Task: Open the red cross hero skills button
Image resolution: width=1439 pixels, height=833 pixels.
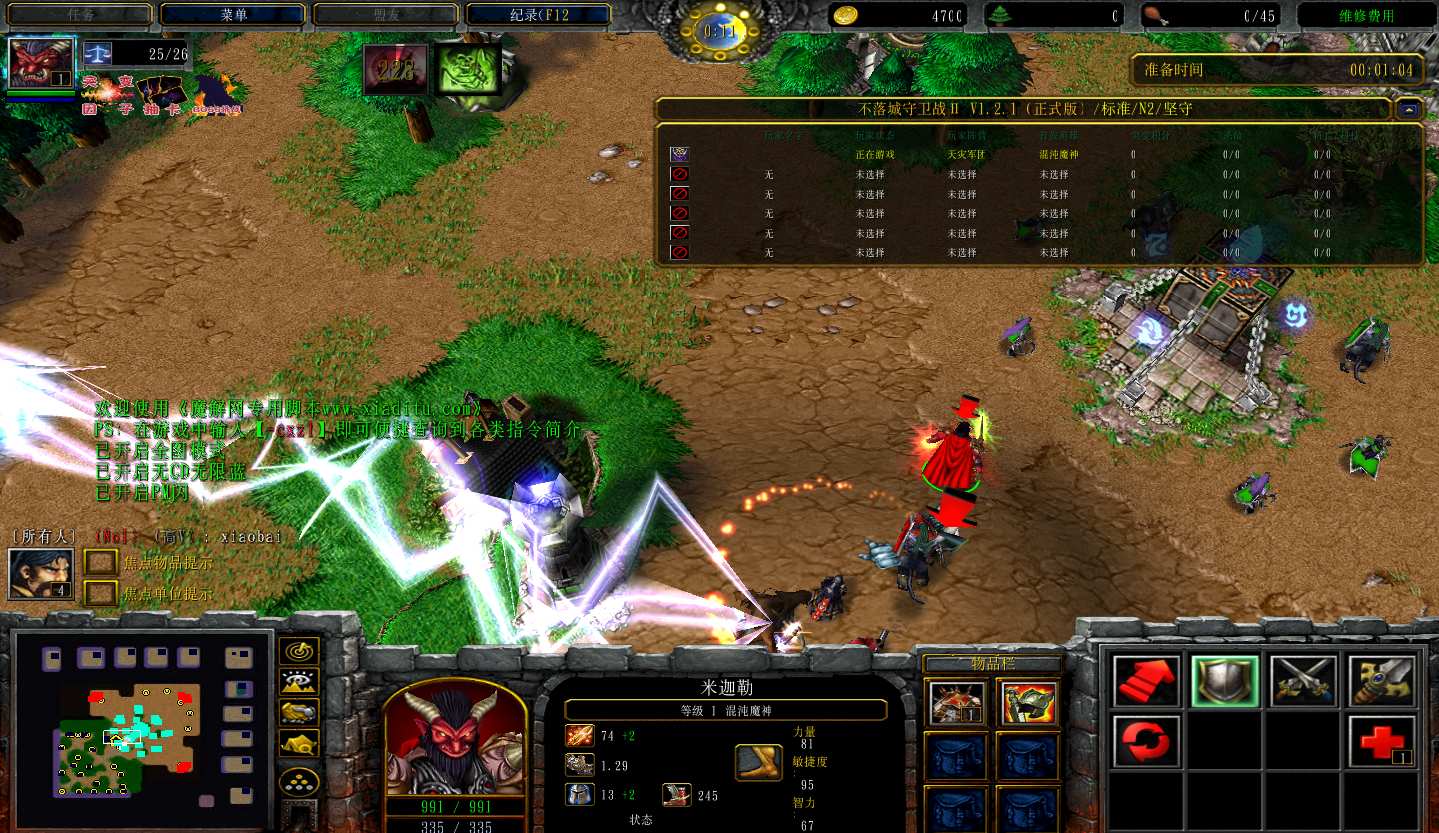Action: pyautogui.click(x=1382, y=742)
